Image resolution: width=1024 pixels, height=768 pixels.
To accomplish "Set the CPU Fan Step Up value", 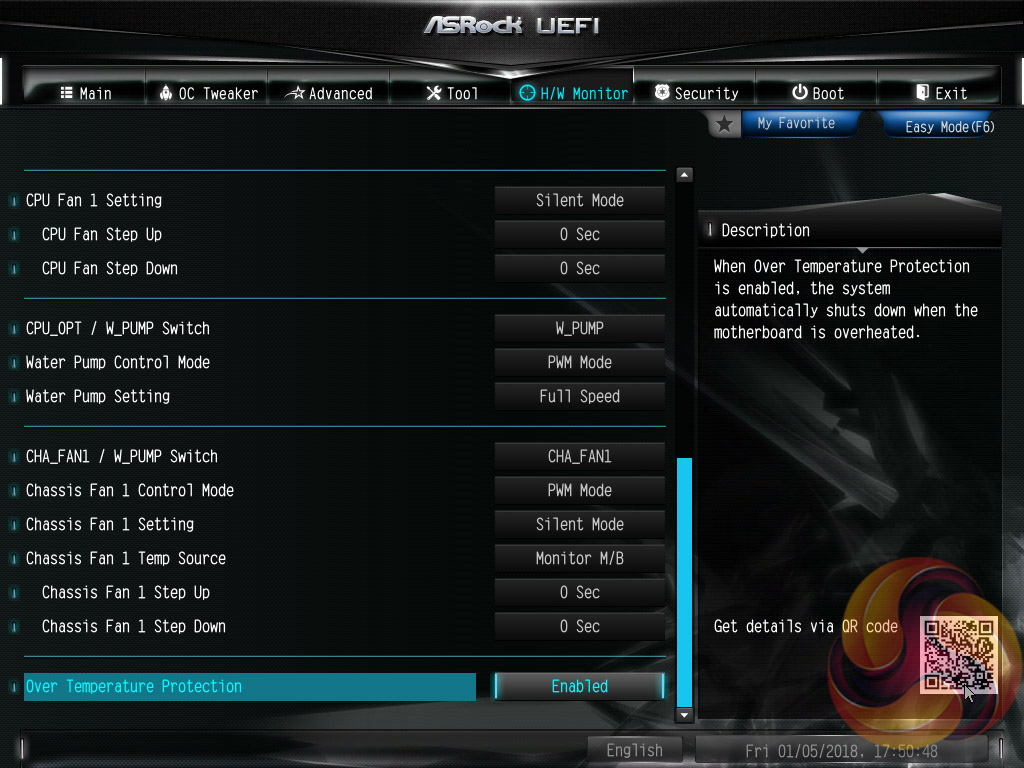I will pos(580,234).
